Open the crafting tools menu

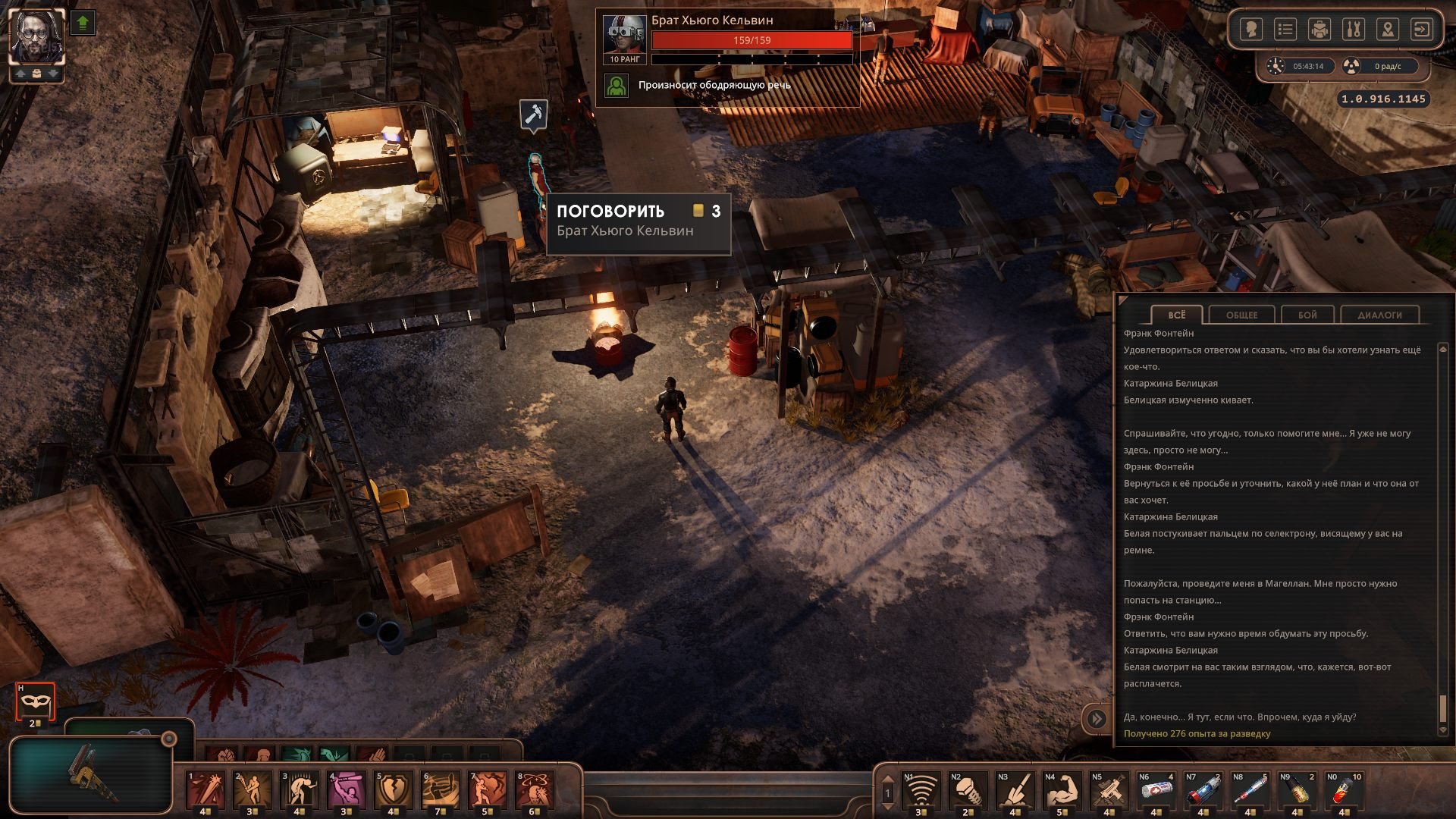point(1354,30)
